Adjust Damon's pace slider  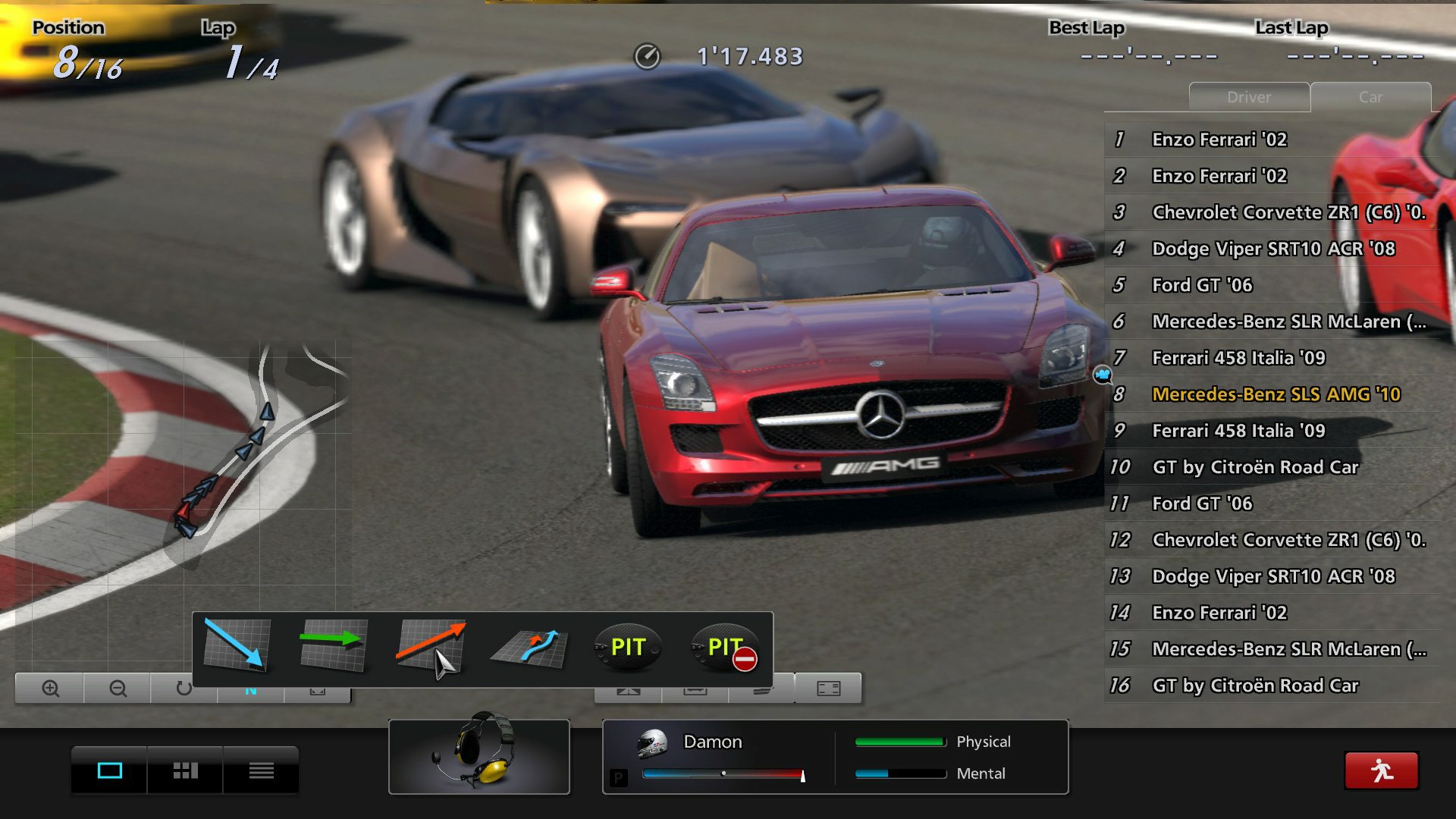click(724, 773)
